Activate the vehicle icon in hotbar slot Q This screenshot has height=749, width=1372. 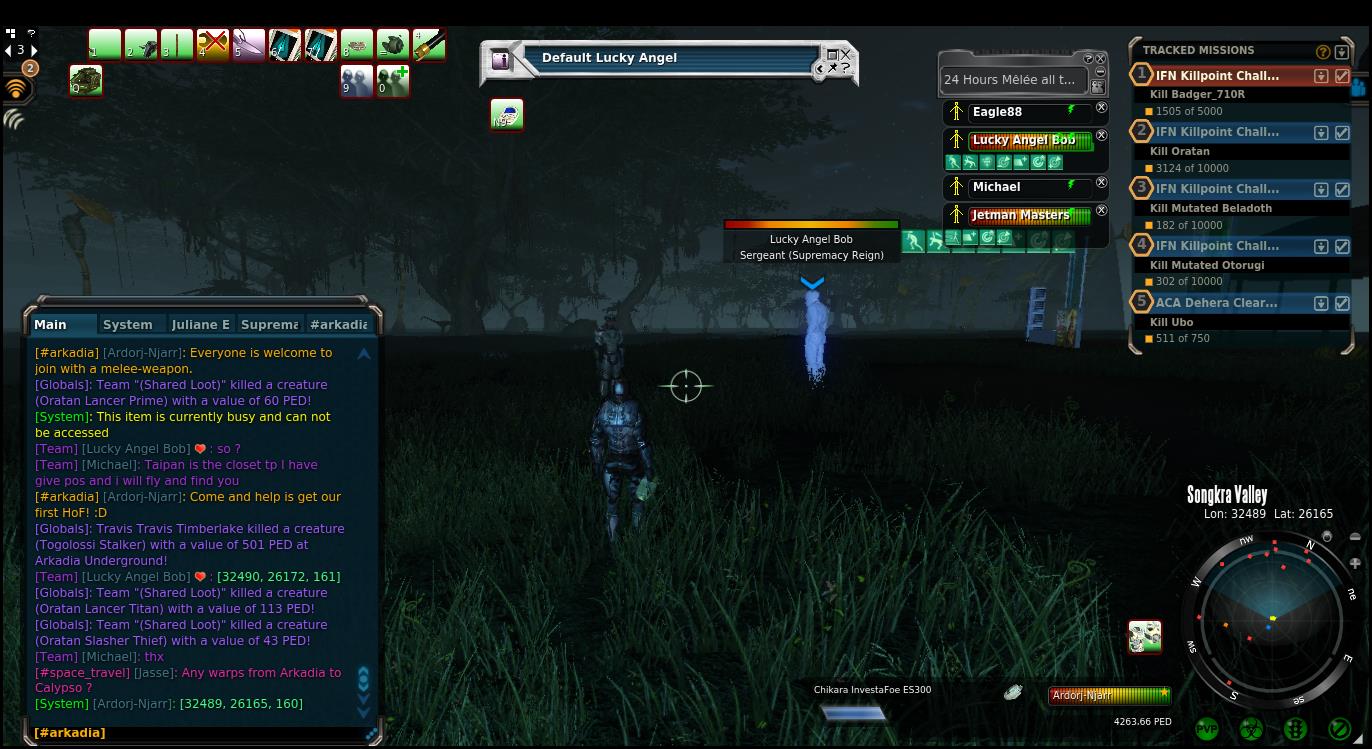(86, 81)
